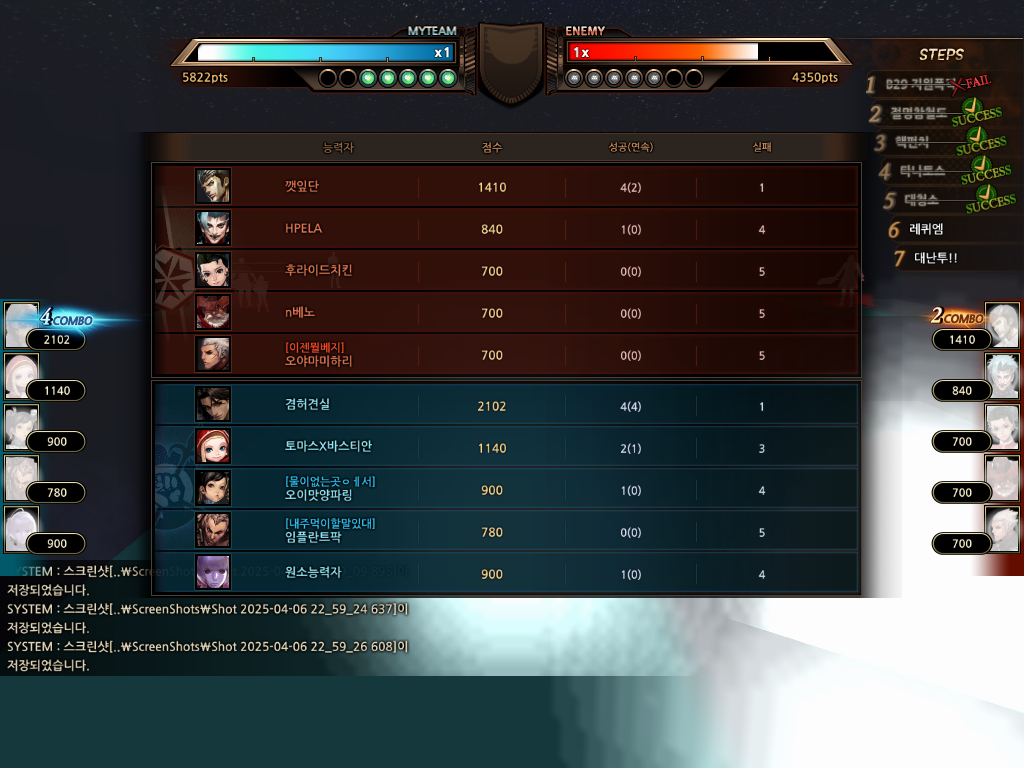
Task: Pick the 오야마미하리 player row
Action: (x=505, y=355)
